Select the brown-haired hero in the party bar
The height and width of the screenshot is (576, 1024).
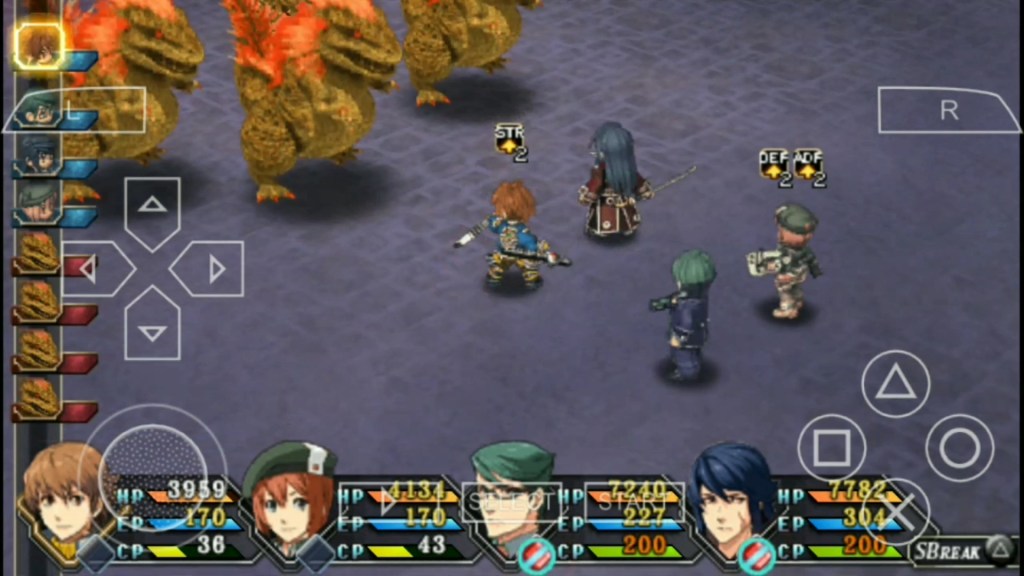[x=64, y=497]
